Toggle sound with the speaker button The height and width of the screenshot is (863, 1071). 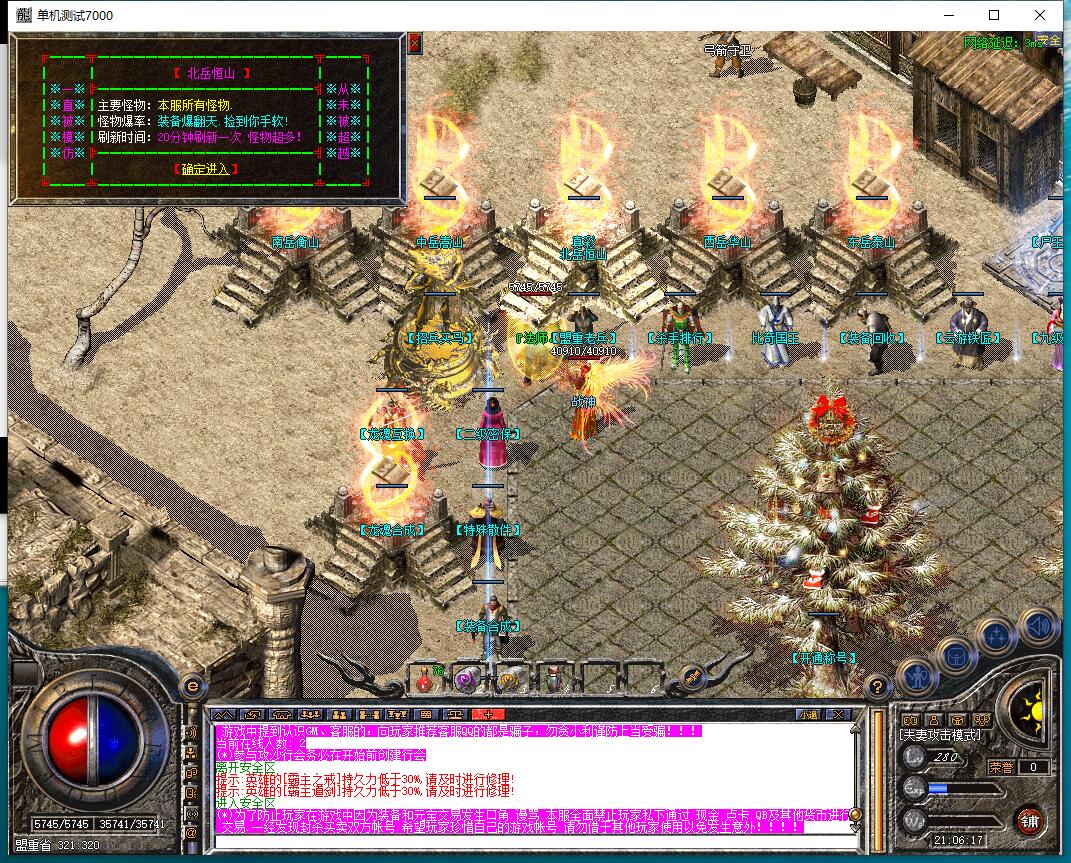tap(1038, 626)
